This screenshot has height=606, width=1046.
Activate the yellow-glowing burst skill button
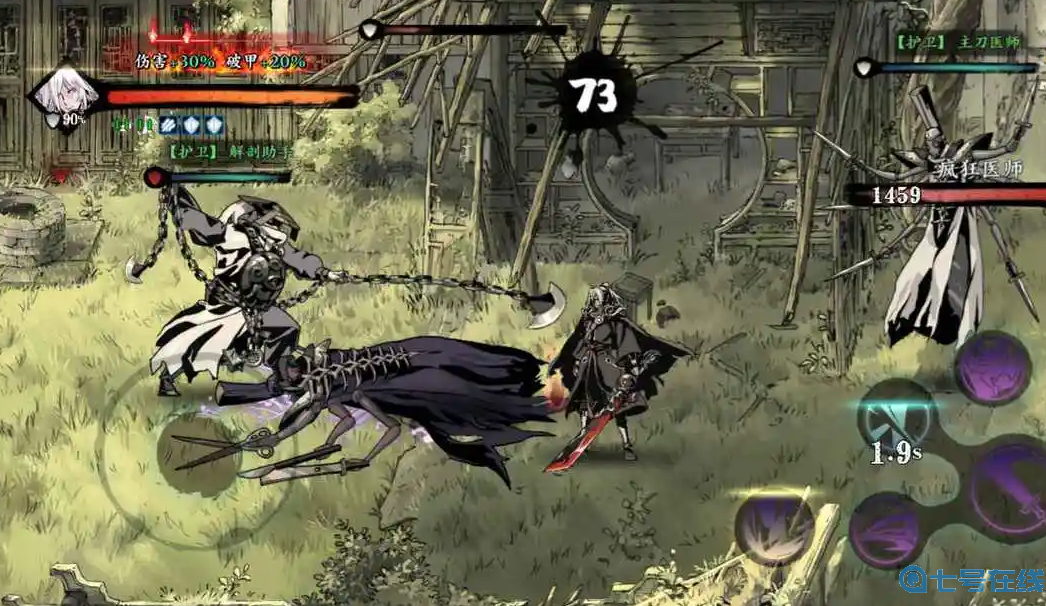click(775, 527)
